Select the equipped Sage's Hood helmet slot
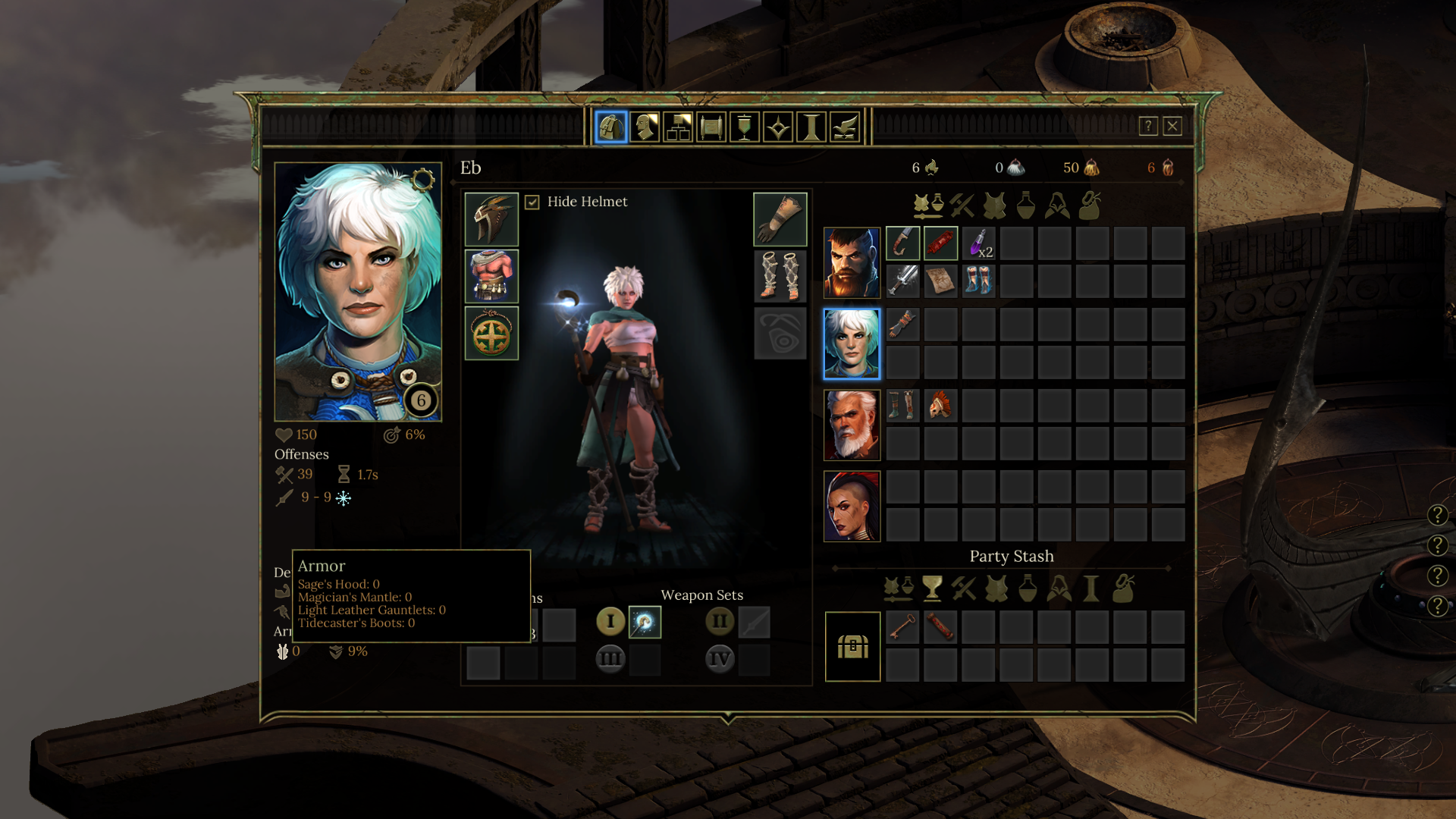This screenshot has width=1456, height=819. 491,219
